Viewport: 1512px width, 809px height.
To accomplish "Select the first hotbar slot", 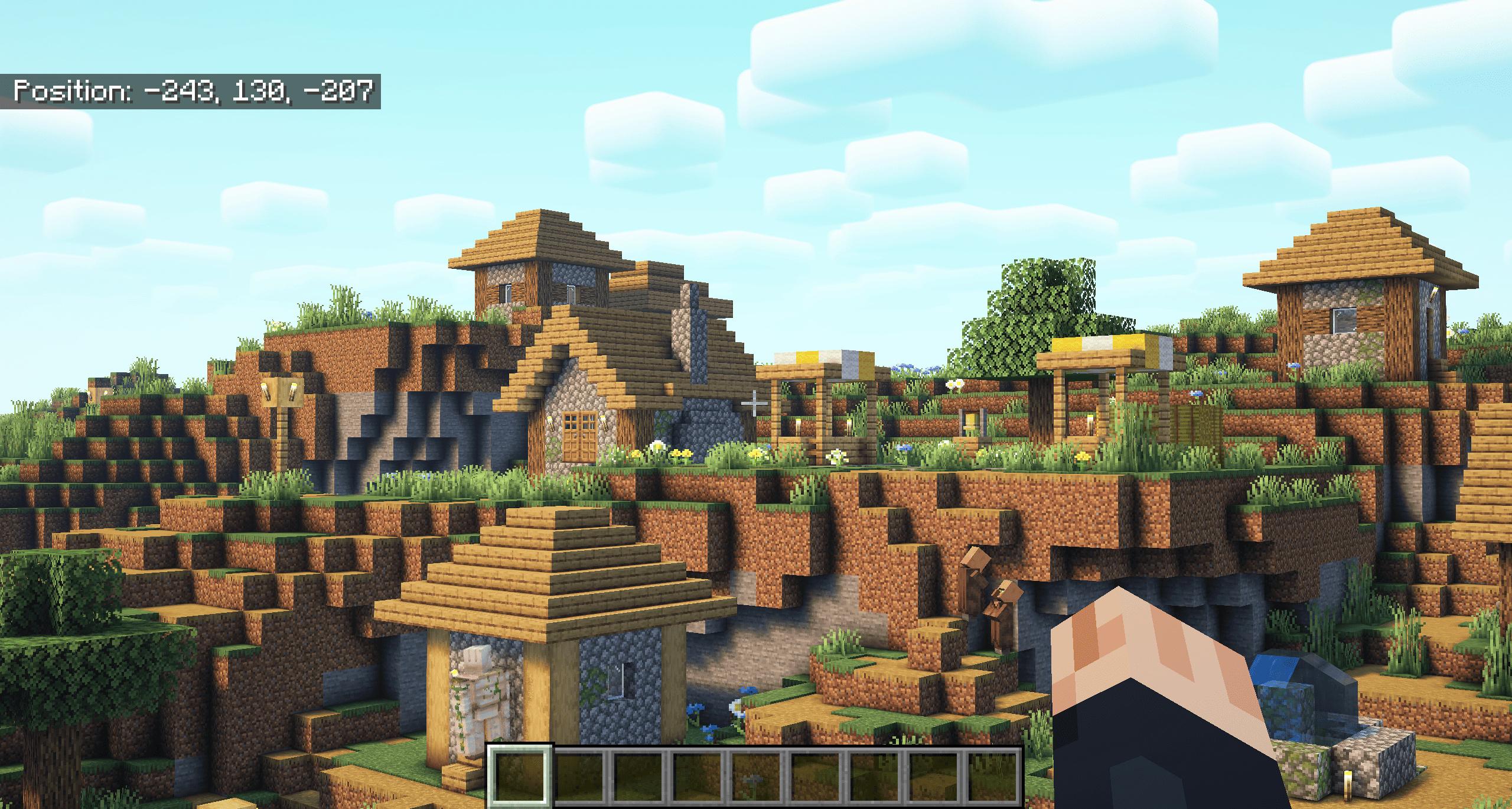I will (520, 779).
